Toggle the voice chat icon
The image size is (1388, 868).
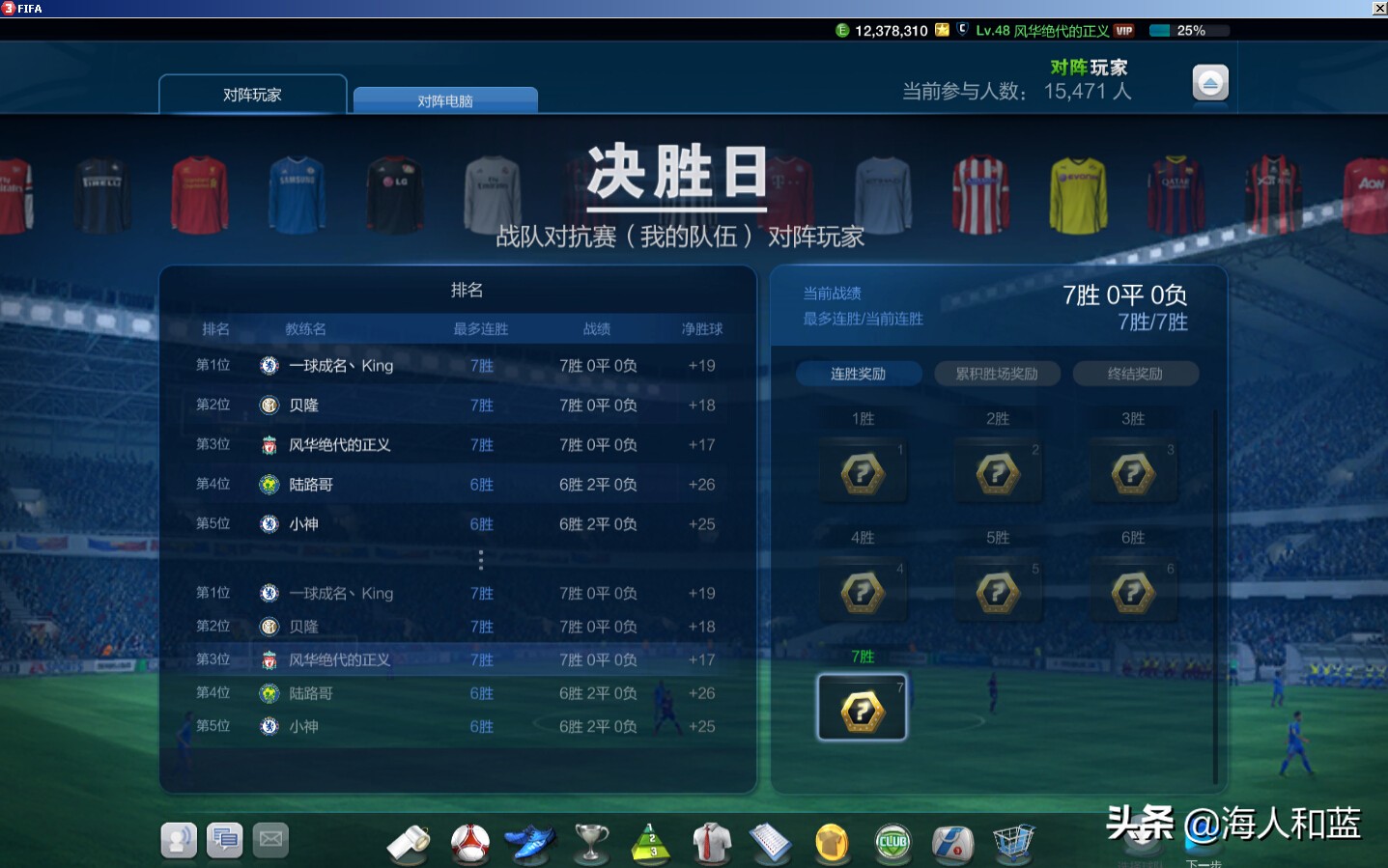[x=179, y=839]
